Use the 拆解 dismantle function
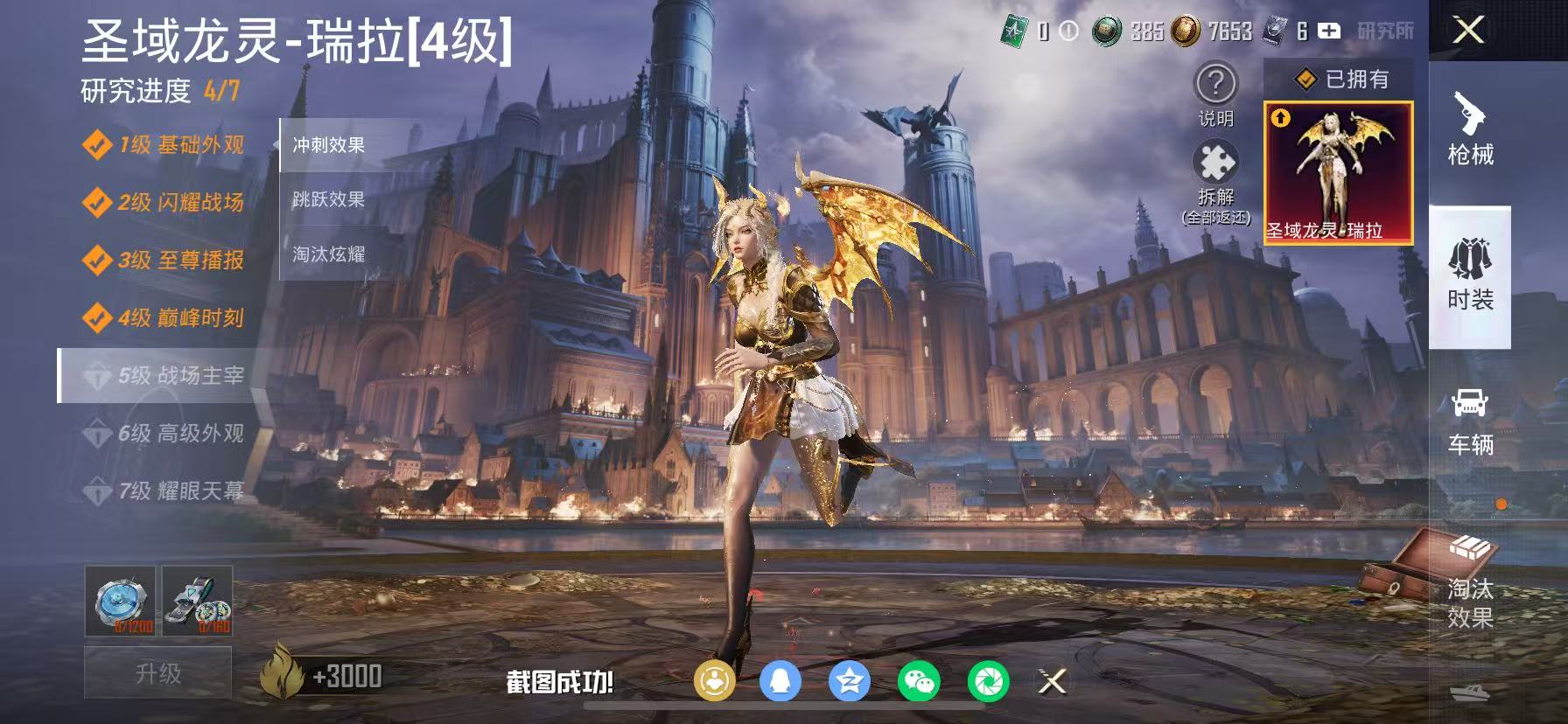The height and width of the screenshot is (724, 1568). coord(1214,171)
